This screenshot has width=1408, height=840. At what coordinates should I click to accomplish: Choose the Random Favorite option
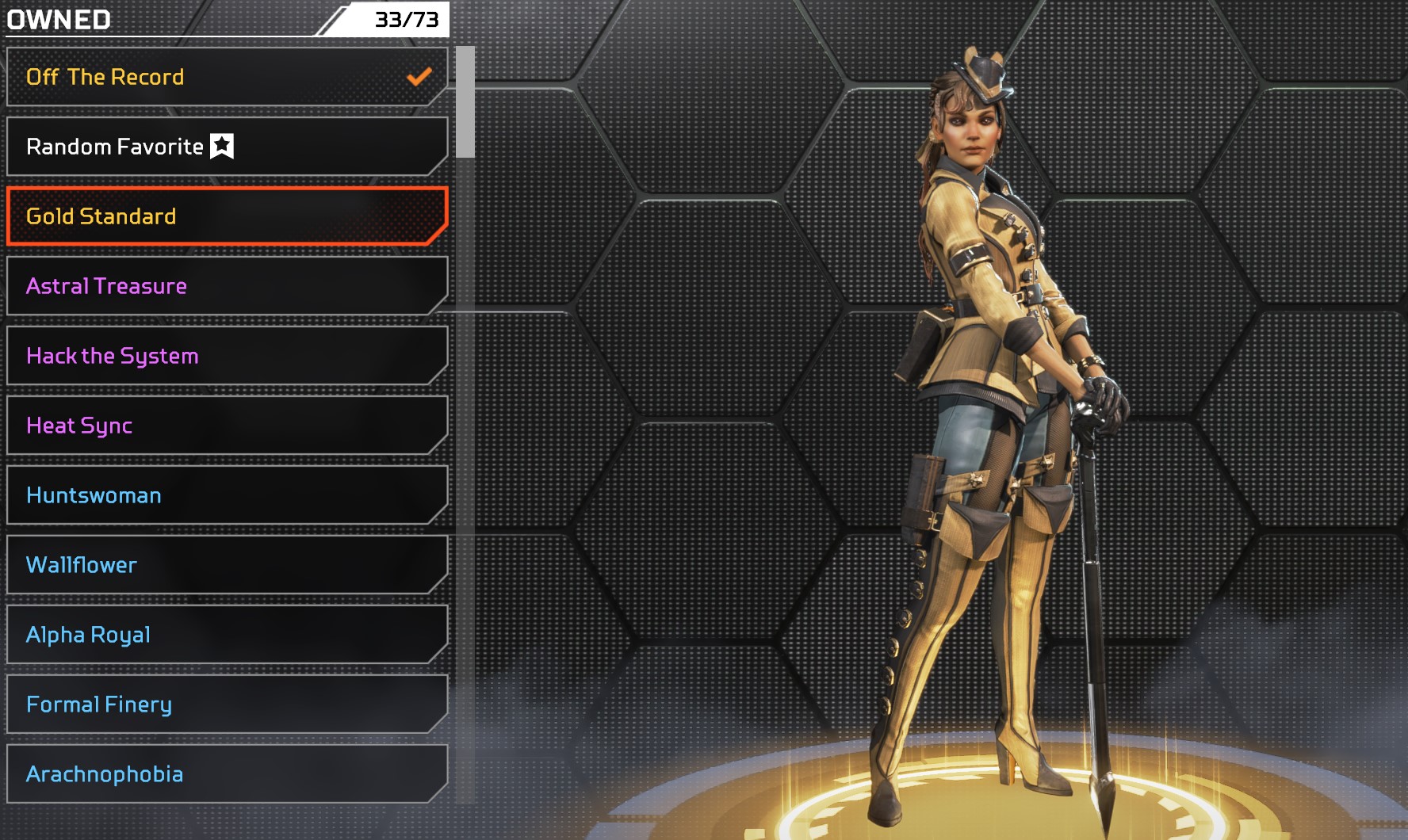[226, 147]
